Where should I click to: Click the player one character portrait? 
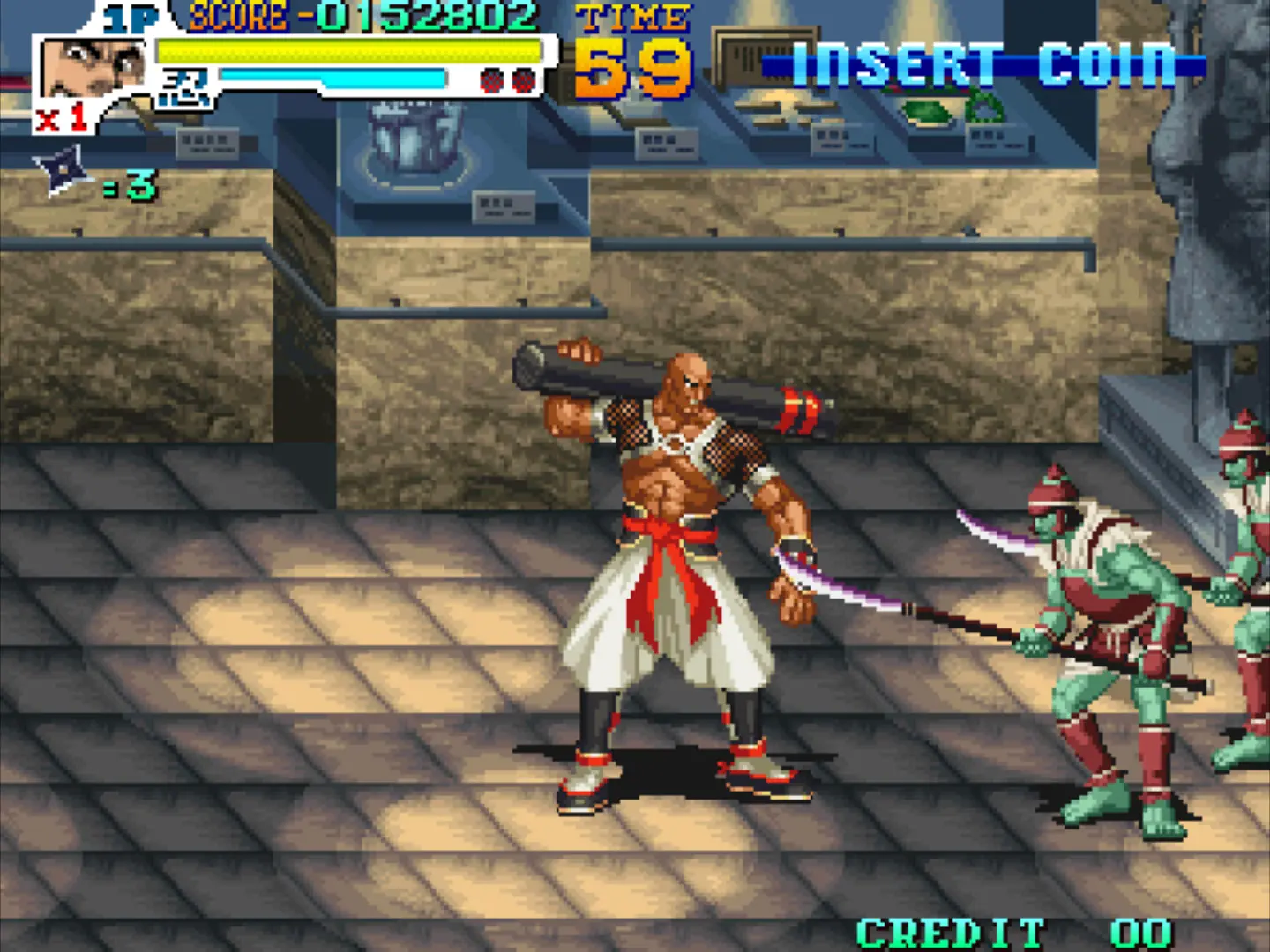pyautogui.click(x=91, y=69)
